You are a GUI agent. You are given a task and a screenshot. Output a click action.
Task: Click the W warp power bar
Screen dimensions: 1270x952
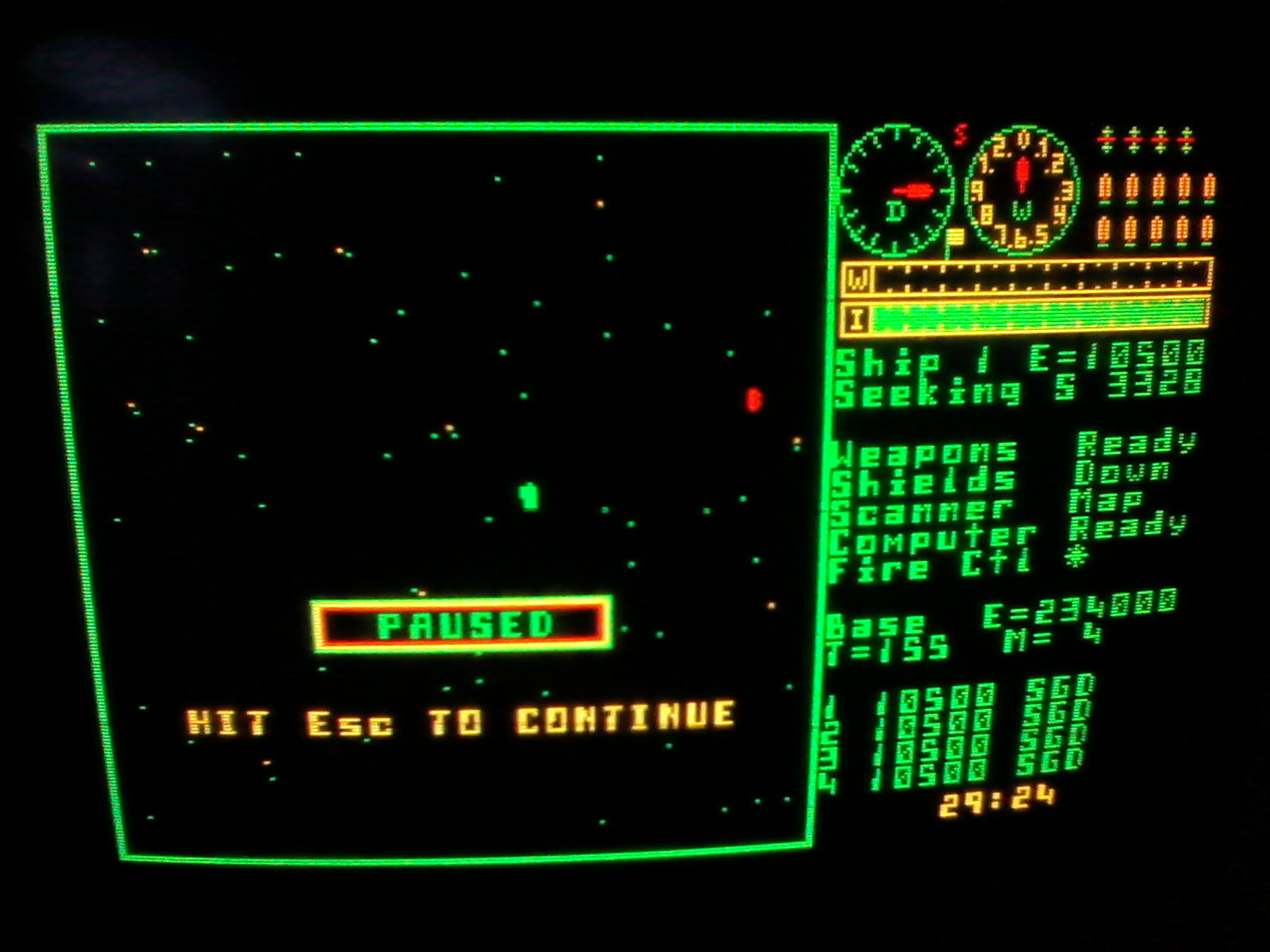coord(1026,278)
